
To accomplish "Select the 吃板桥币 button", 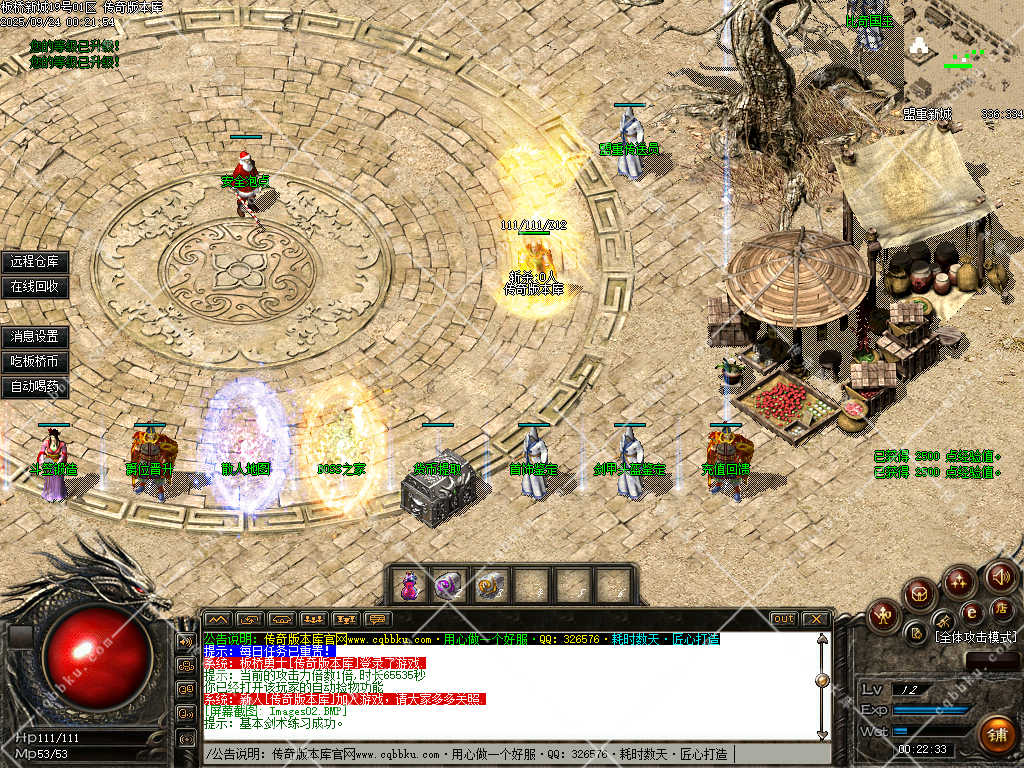I will pyautogui.click(x=35, y=362).
